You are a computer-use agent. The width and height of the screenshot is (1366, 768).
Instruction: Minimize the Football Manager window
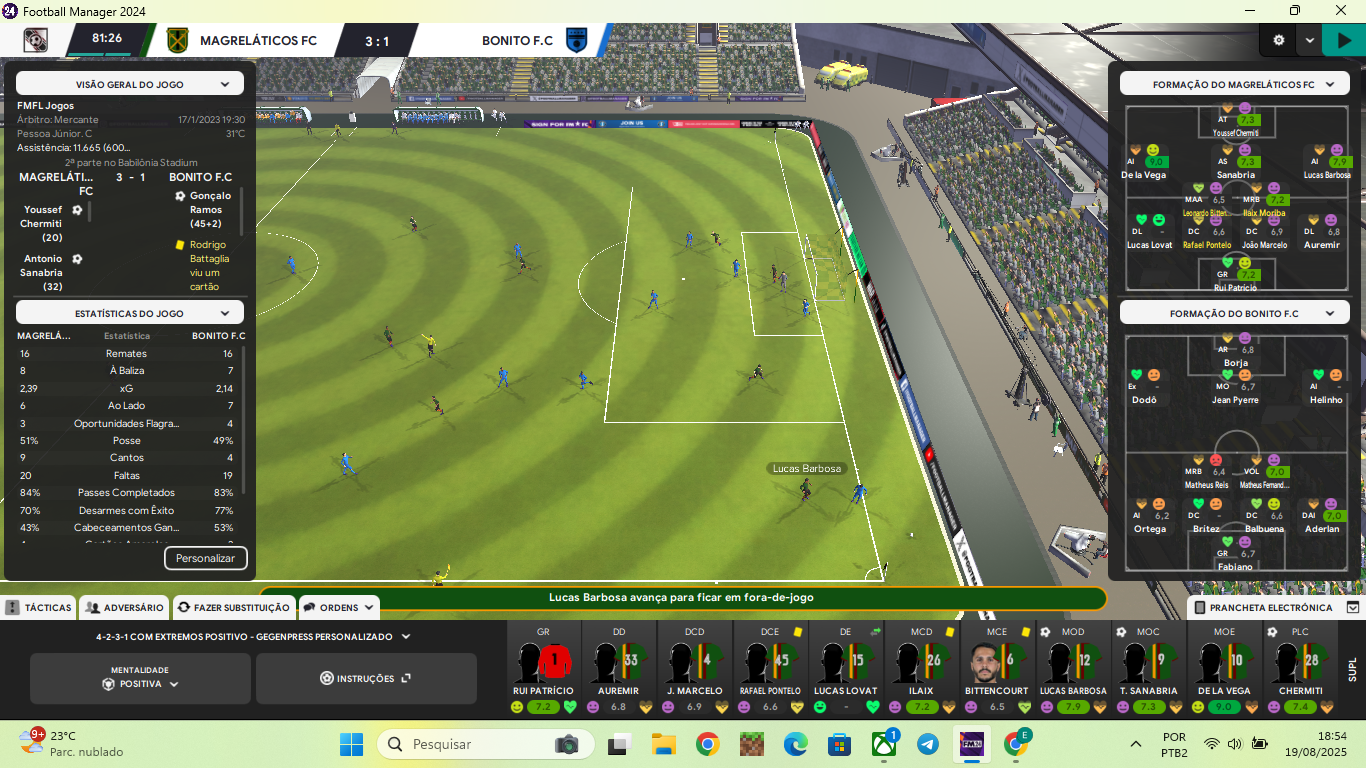pyautogui.click(x=1249, y=11)
